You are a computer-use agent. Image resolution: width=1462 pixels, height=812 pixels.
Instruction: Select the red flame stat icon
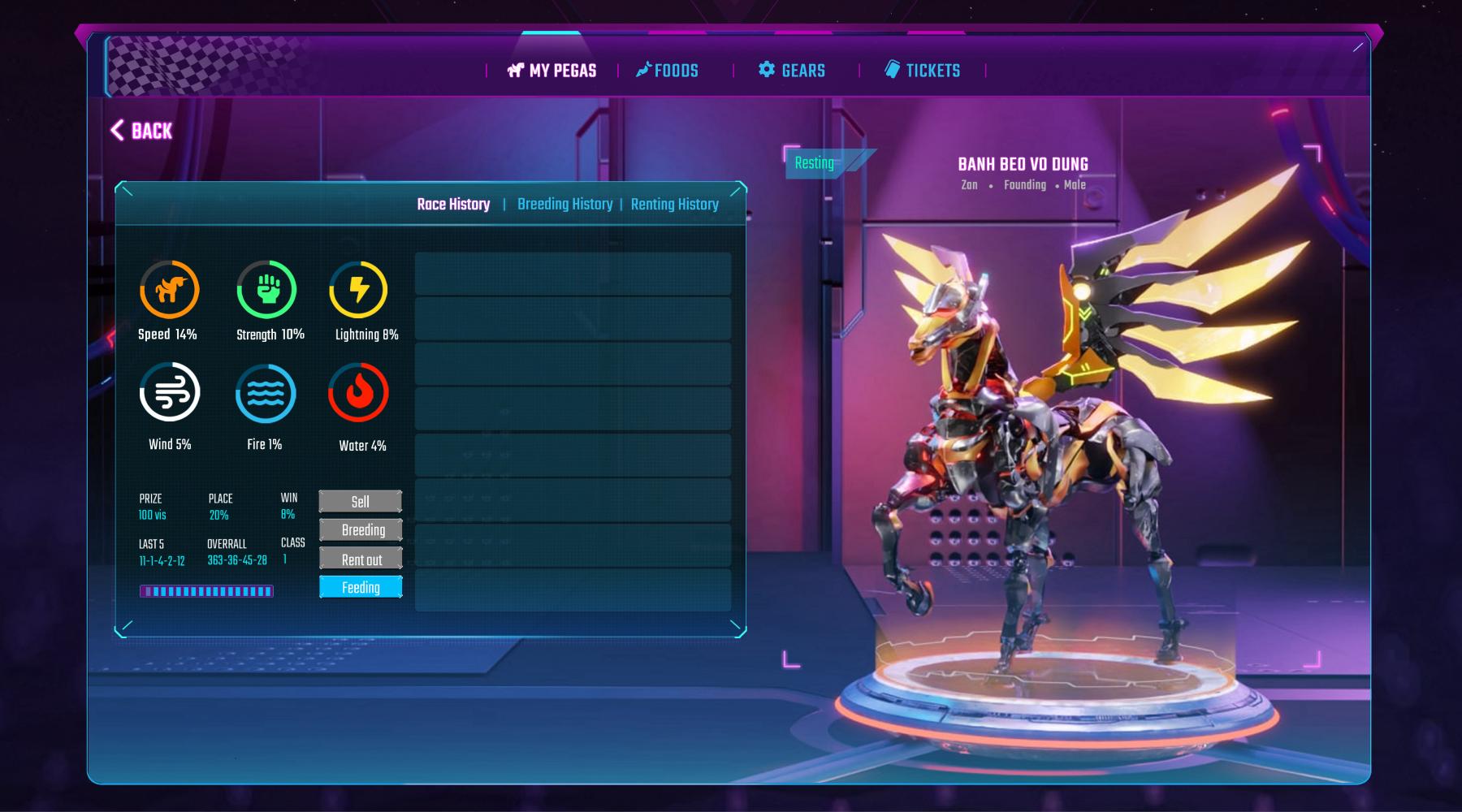pos(358,393)
